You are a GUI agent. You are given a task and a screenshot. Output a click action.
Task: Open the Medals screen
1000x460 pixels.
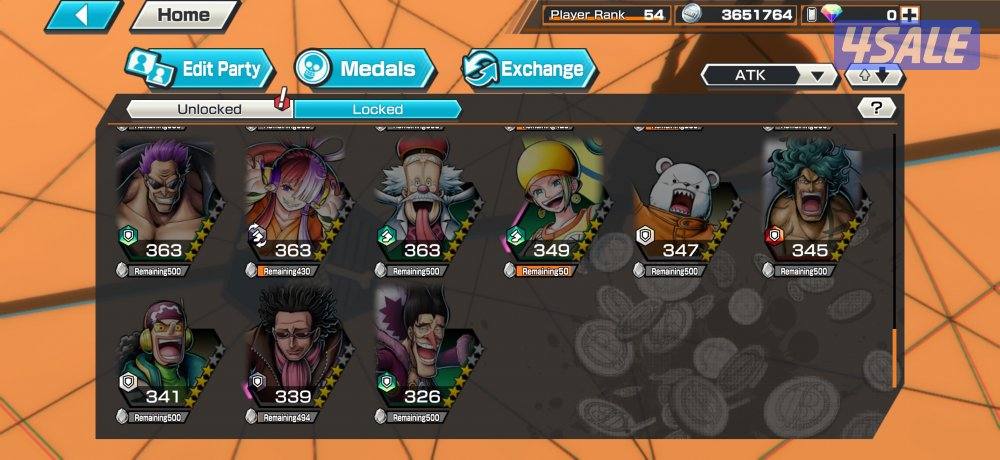point(365,69)
